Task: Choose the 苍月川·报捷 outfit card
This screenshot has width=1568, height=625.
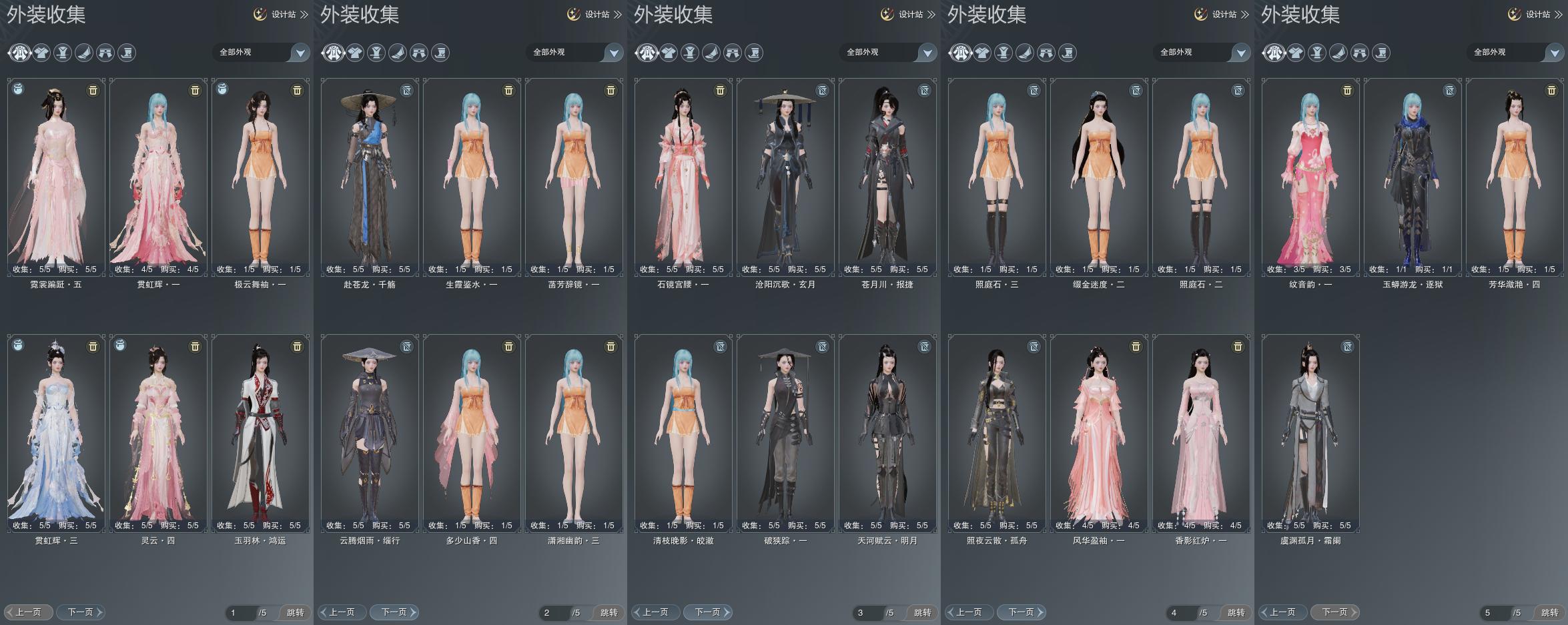Action: coord(887,177)
